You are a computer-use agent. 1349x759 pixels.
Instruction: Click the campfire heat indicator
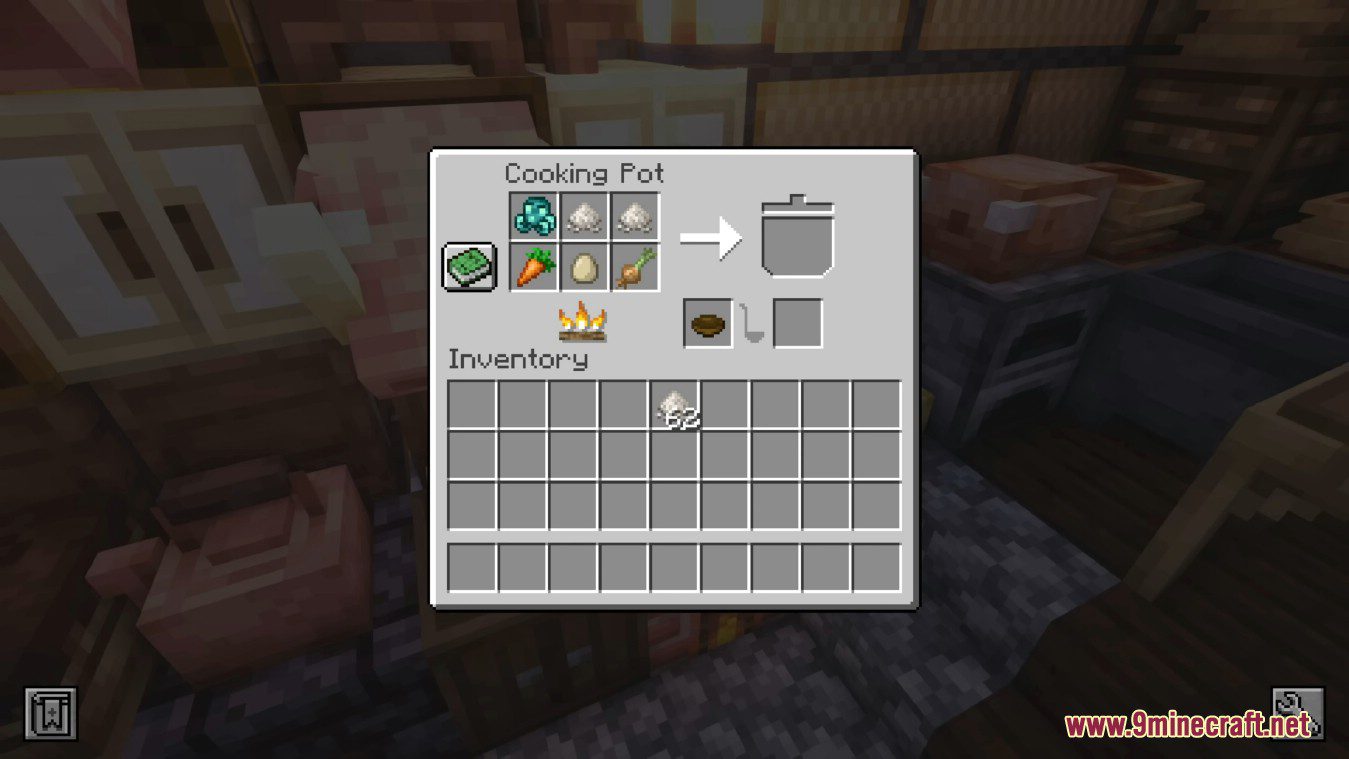click(583, 322)
